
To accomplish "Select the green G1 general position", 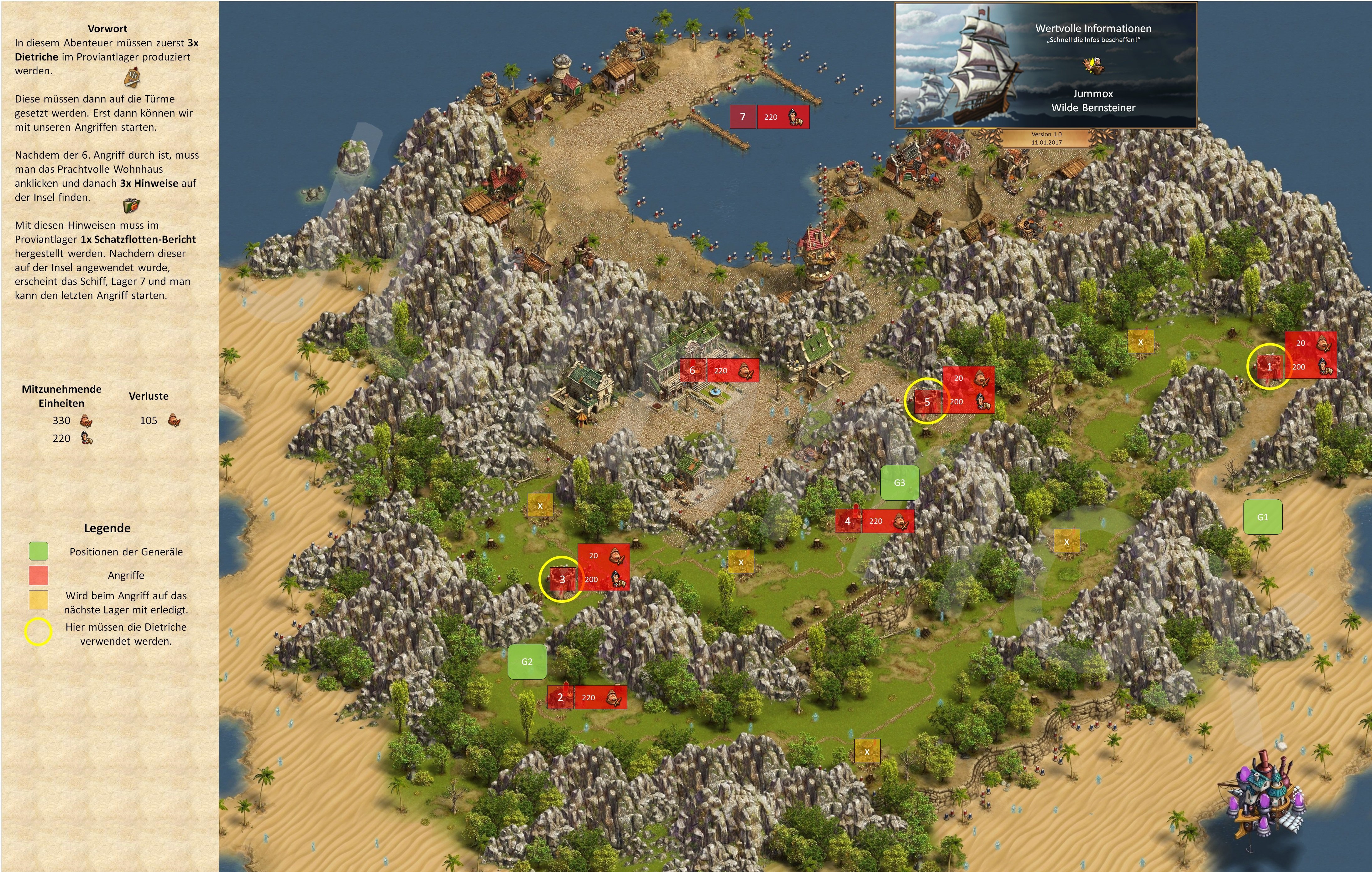I will pyautogui.click(x=1263, y=517).
